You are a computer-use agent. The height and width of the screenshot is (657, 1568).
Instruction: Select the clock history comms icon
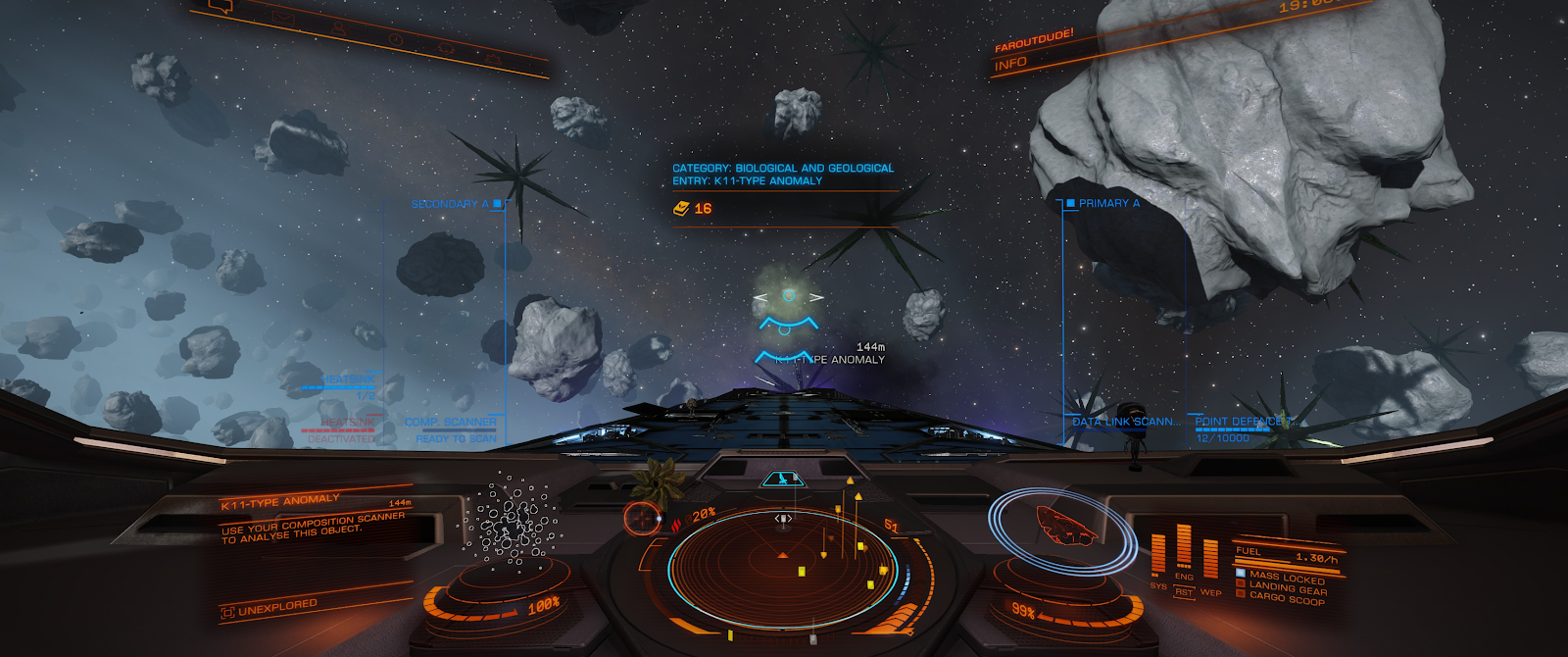coord(394,38)
